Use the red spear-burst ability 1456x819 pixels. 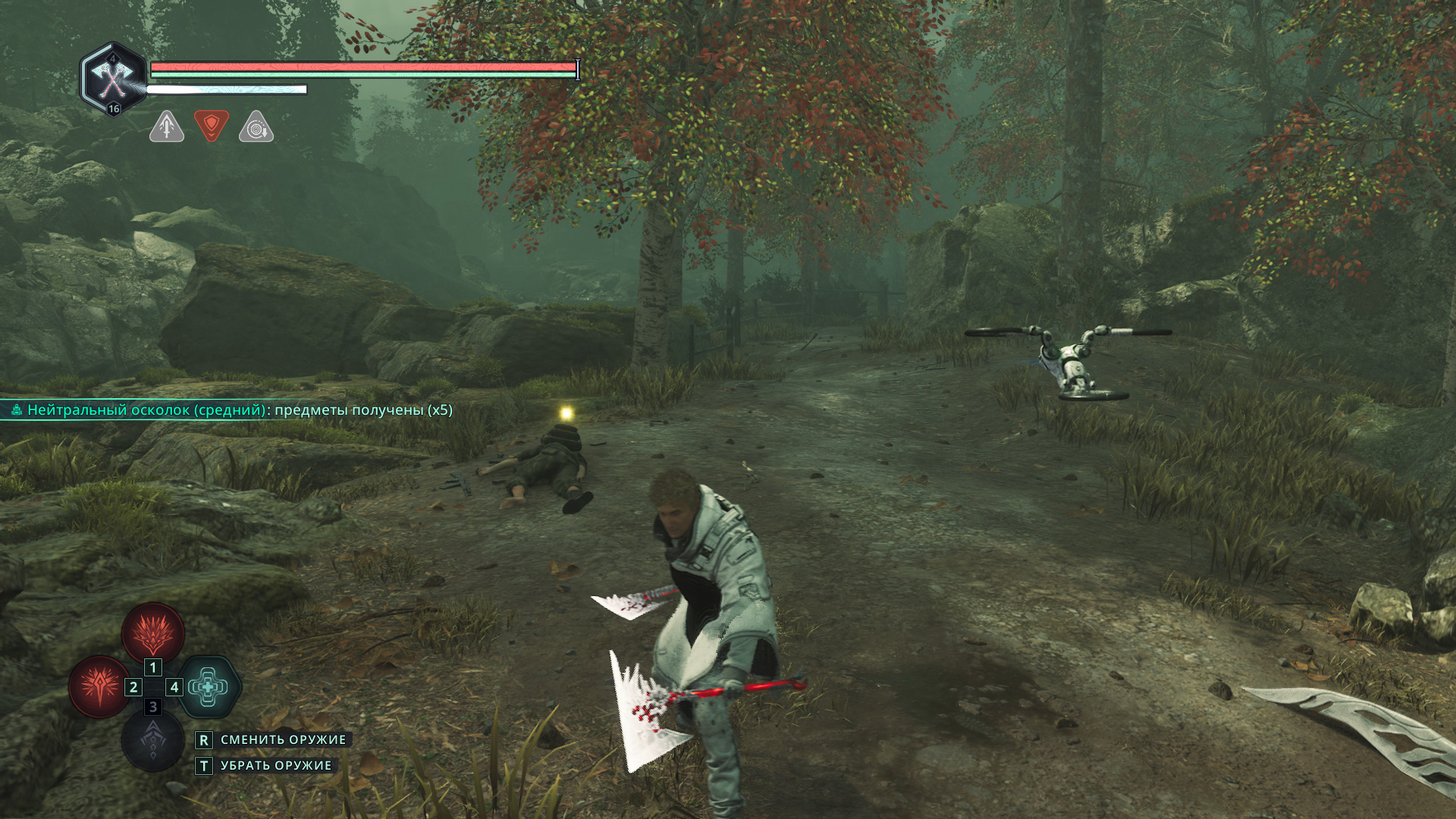click(99, 686)
